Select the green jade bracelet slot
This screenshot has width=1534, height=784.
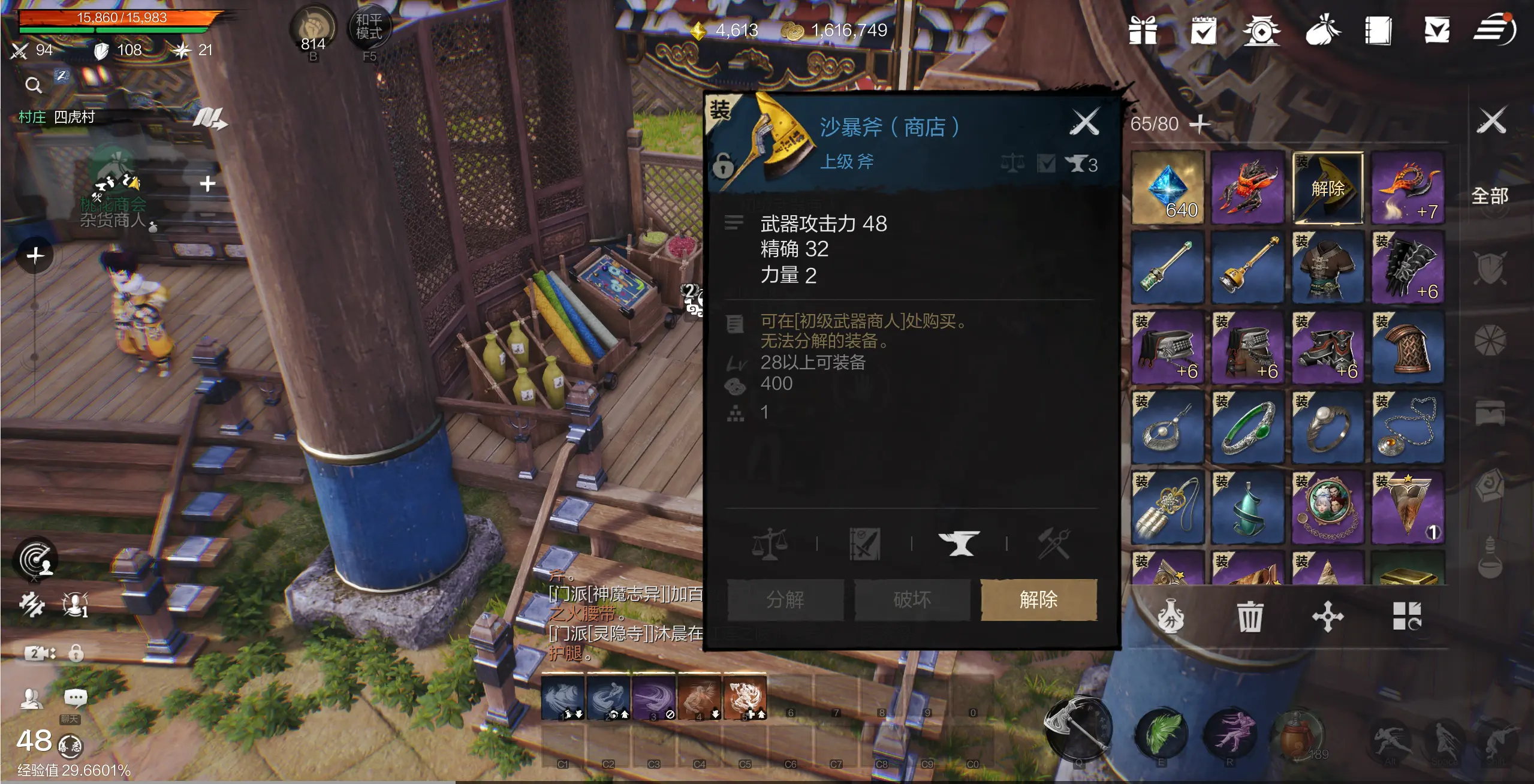(x=1247, y=427)
